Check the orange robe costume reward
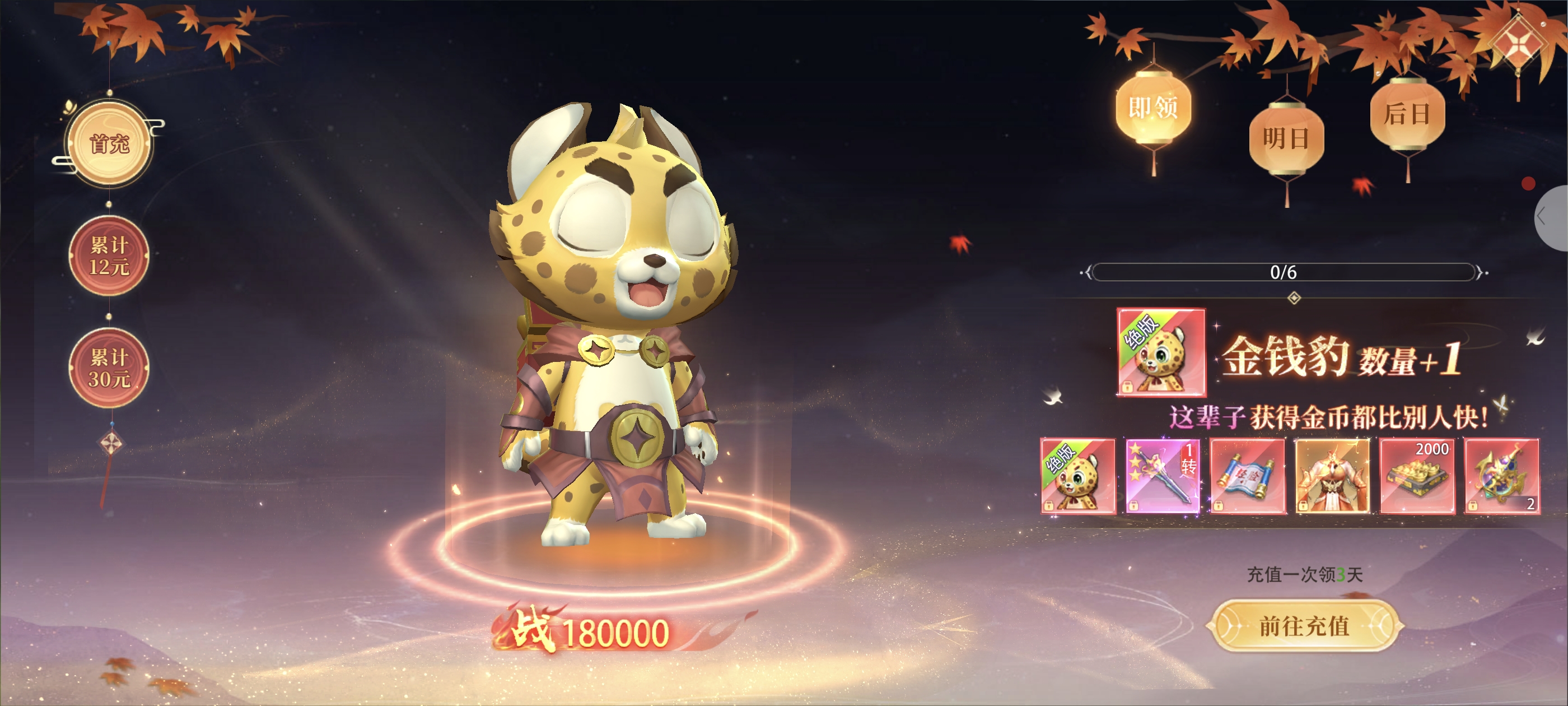 pos(1332,476)
